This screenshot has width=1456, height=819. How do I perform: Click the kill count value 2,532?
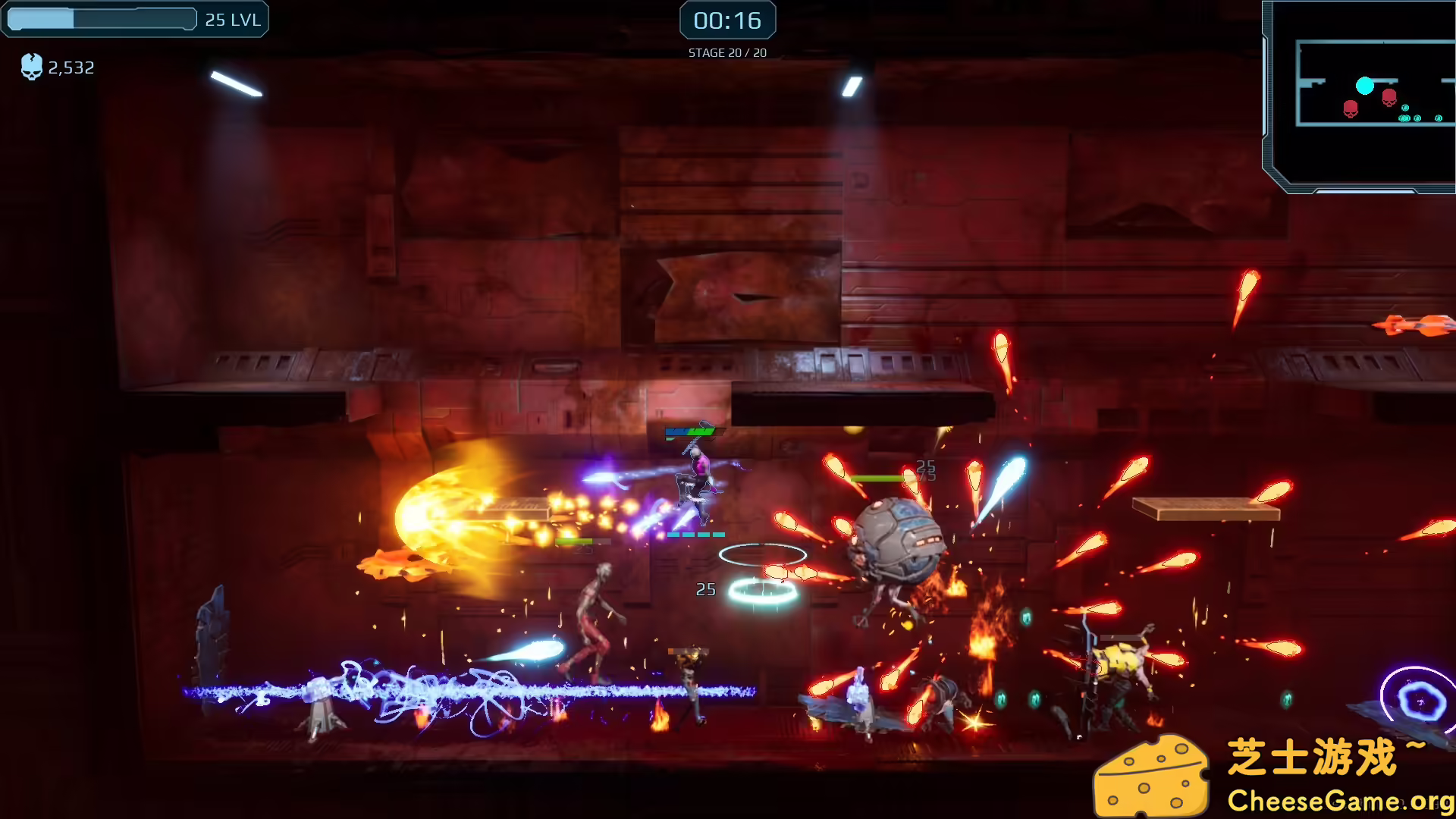click(70, 67)
